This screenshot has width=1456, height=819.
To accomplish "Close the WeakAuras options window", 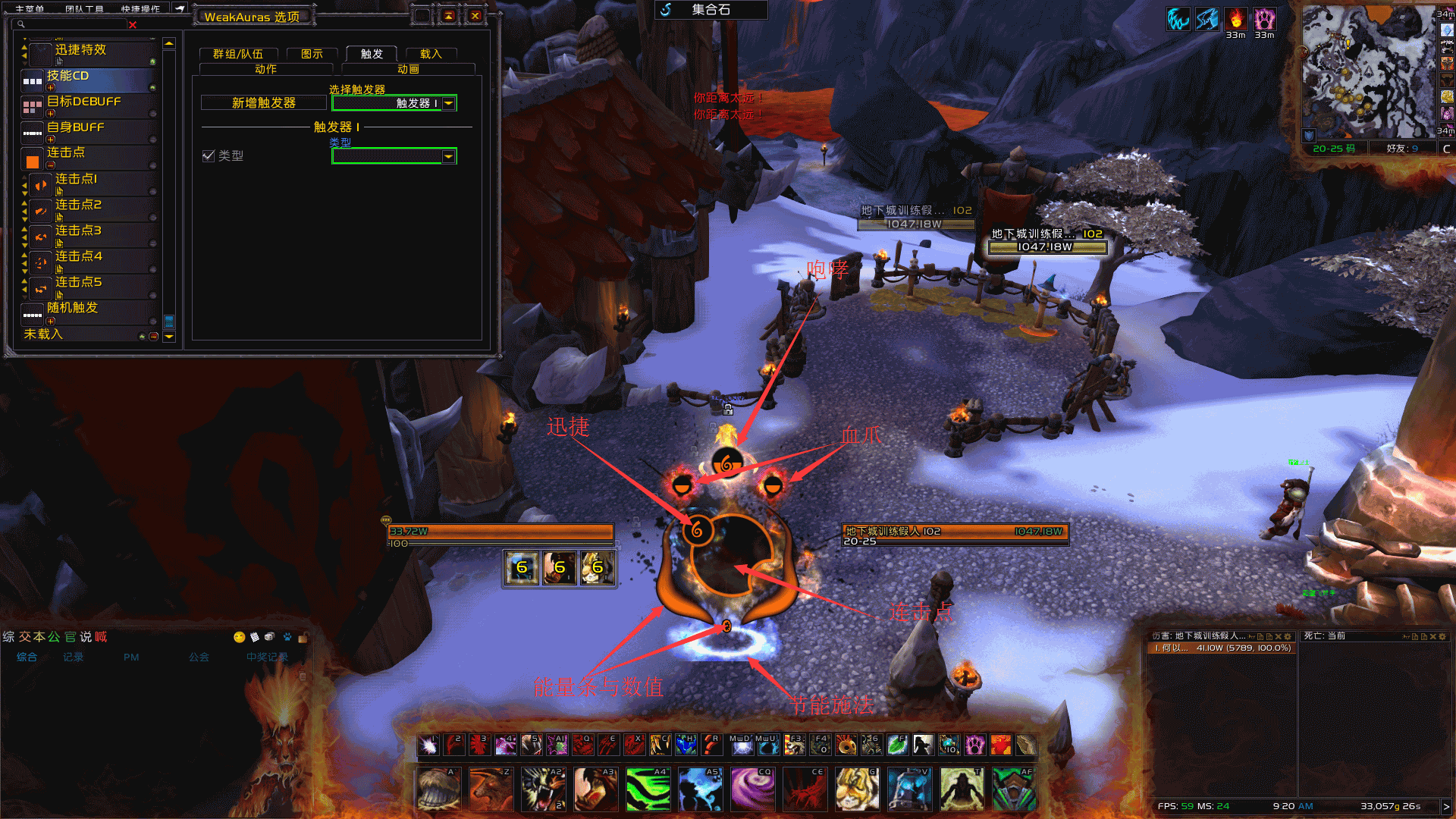I will 475,15.
